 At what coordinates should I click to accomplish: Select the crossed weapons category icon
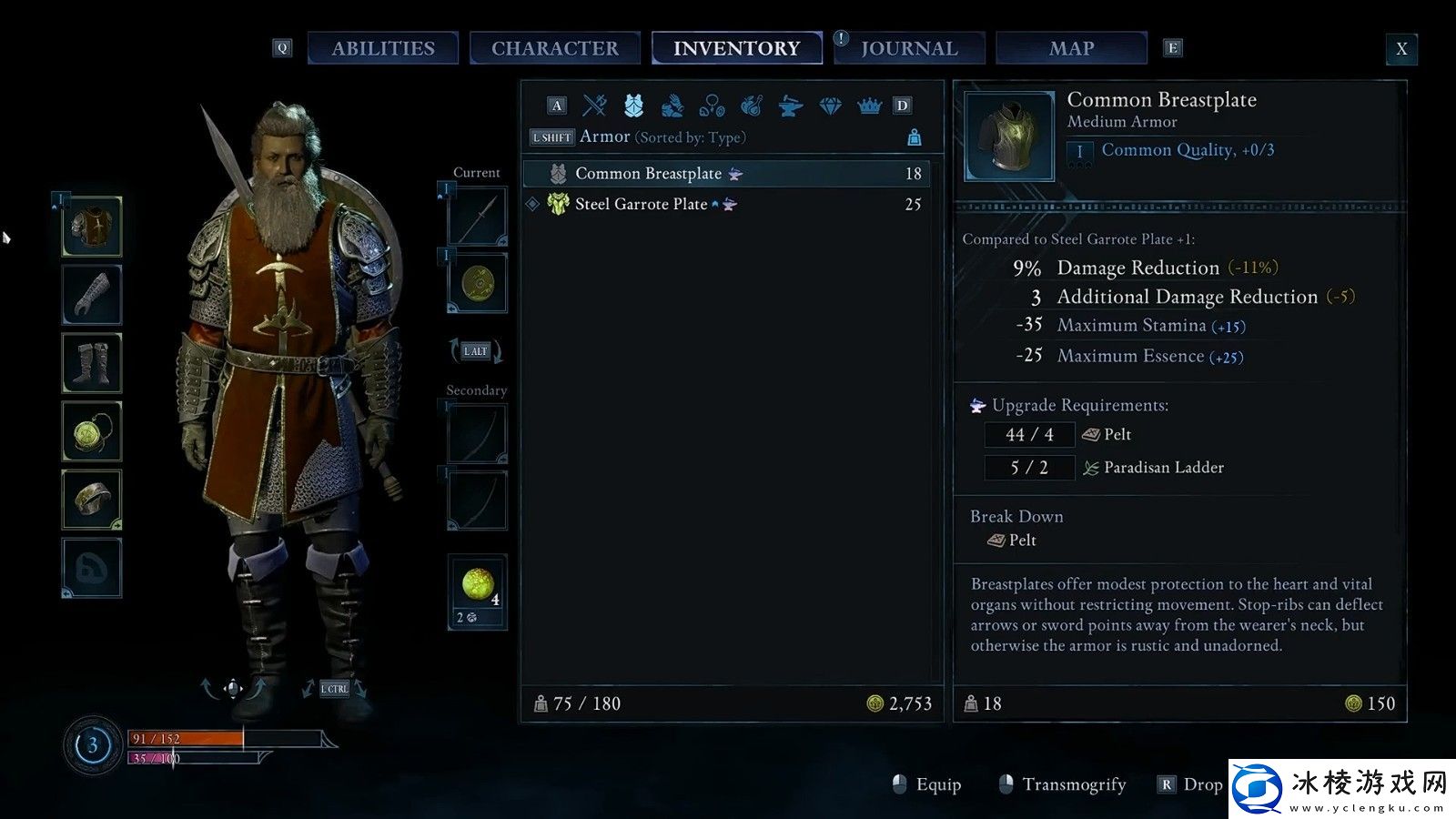pyautogui.click(x=595, y=106)
